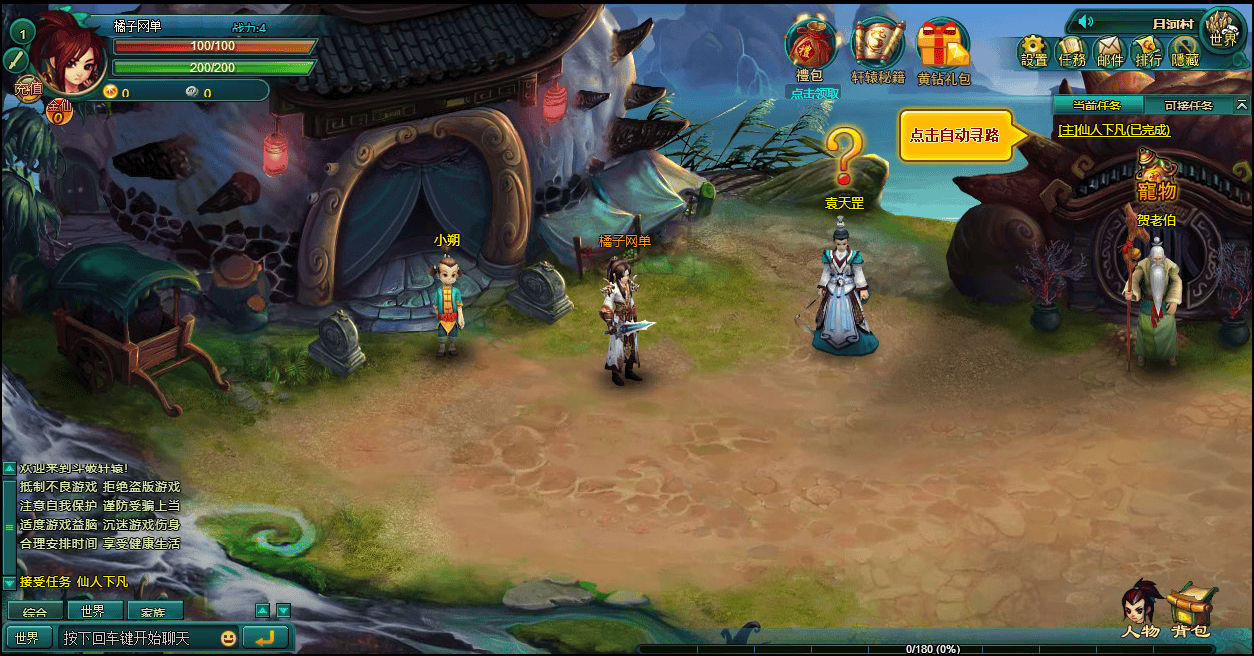Open the chat emoji smiley picker
1254x656 pixels.
(228, 638)
